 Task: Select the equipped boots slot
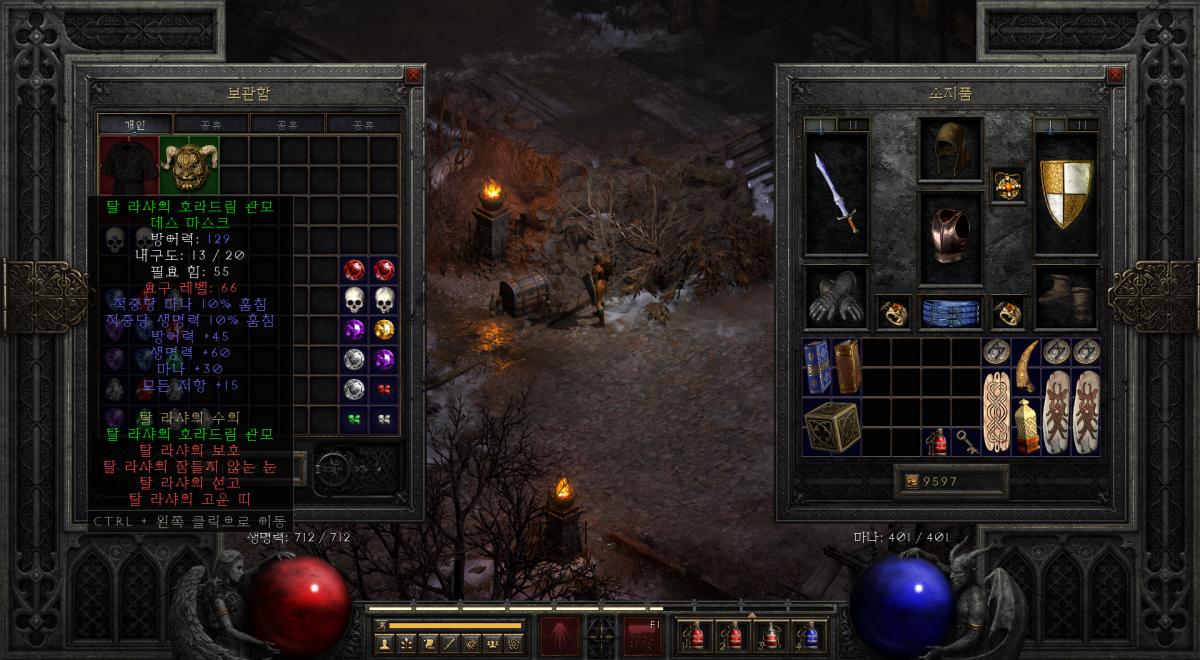click(x=1066, y=298)
